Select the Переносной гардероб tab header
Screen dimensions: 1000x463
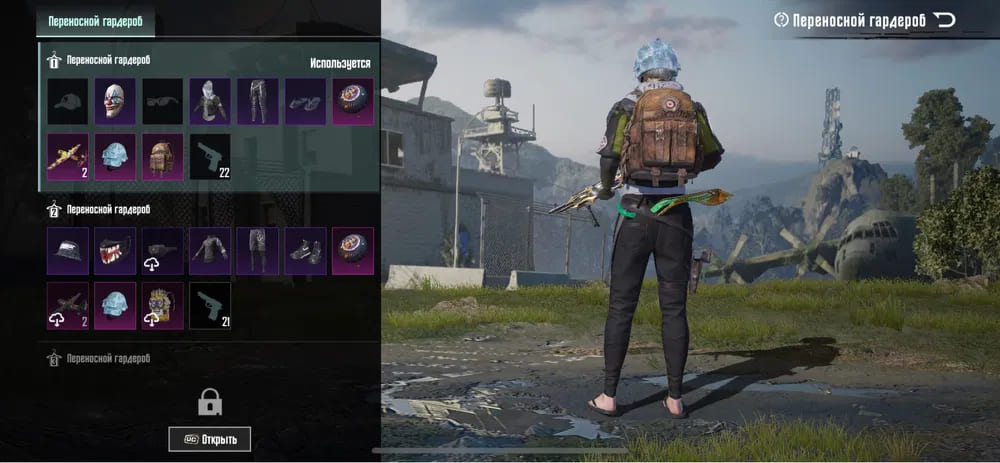click(95, 20)
